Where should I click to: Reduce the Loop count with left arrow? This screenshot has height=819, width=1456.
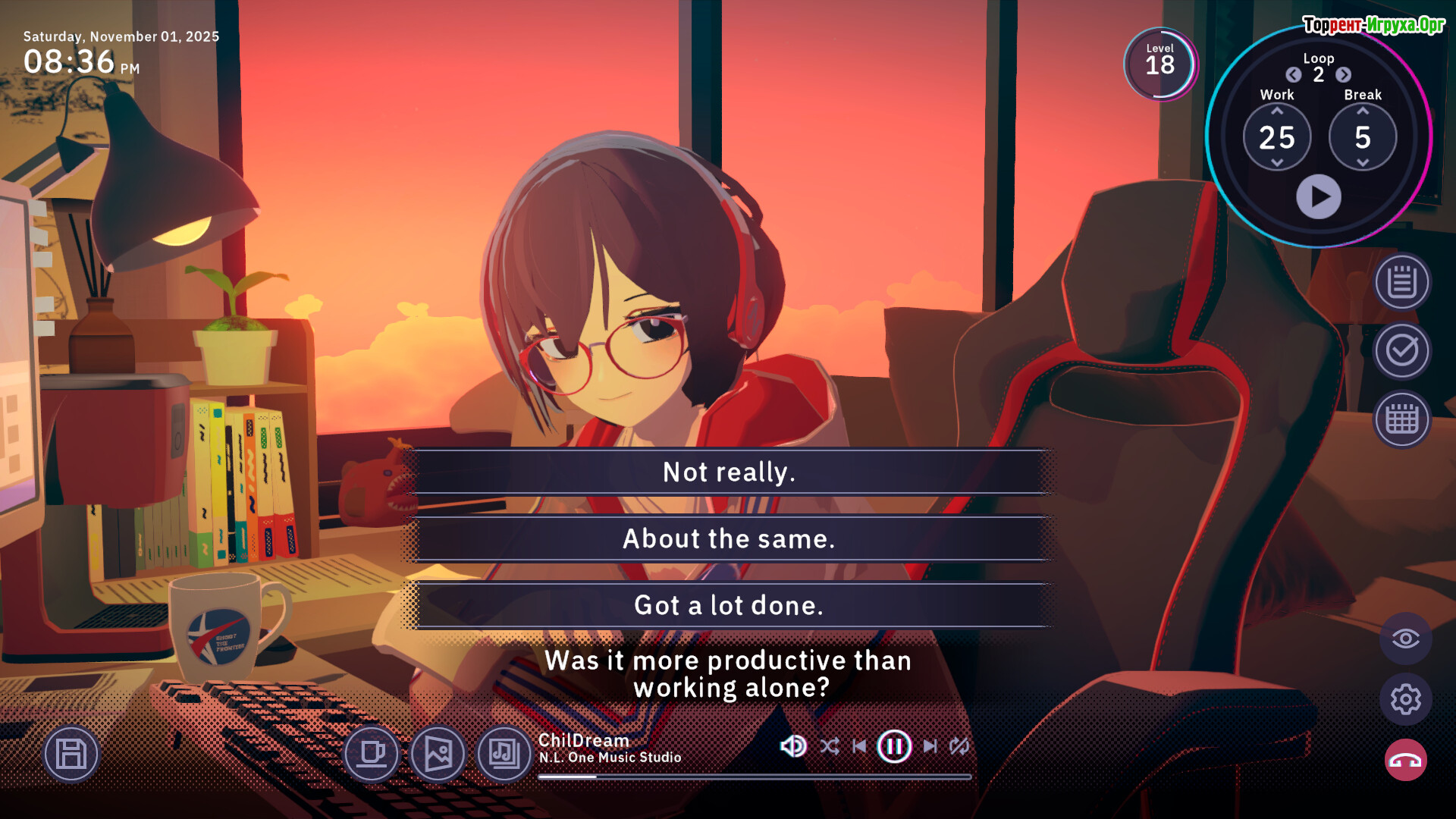click(x=1294, y=75)
